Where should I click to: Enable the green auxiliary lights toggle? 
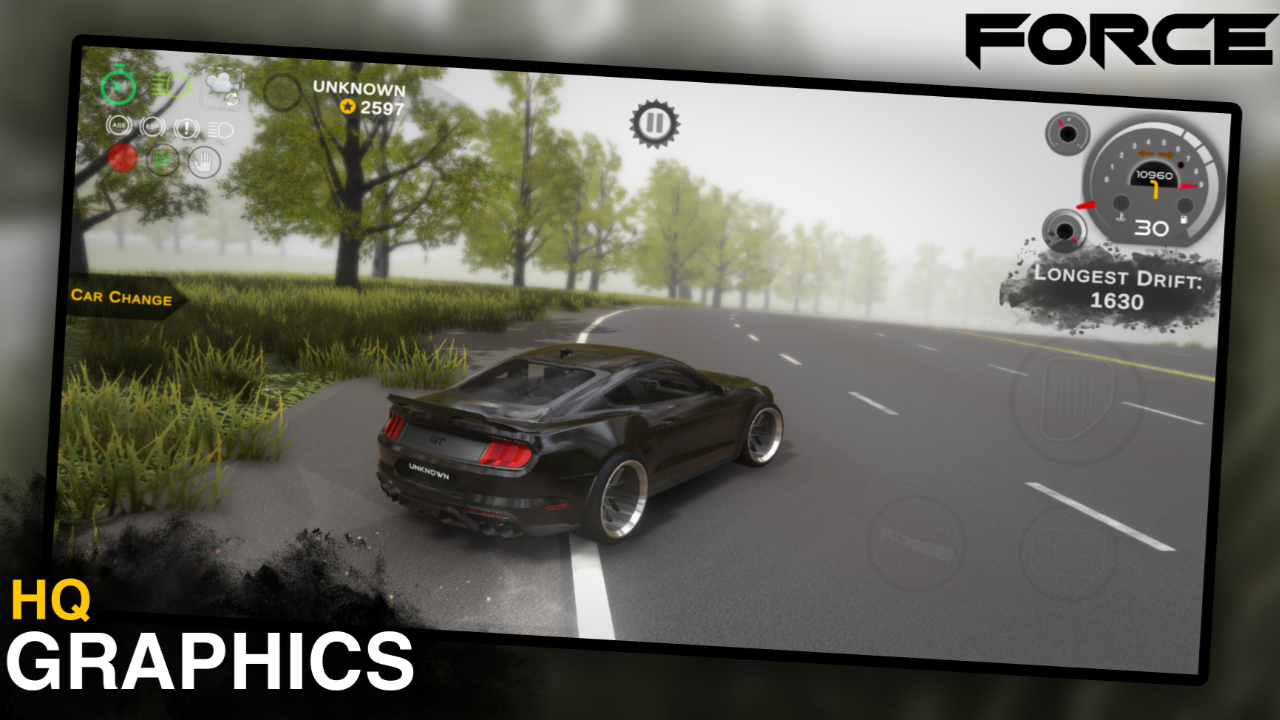pyautogui.click(x=168, y=85)
